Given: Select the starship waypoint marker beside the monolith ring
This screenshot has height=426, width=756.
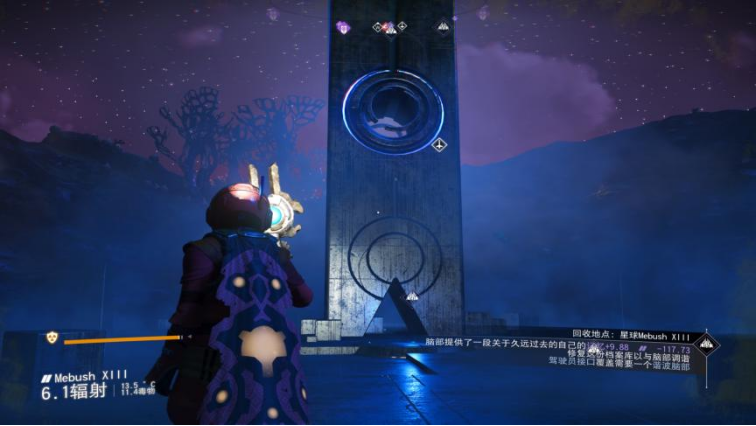Looking at the screenshot, I should coord(439,145).
